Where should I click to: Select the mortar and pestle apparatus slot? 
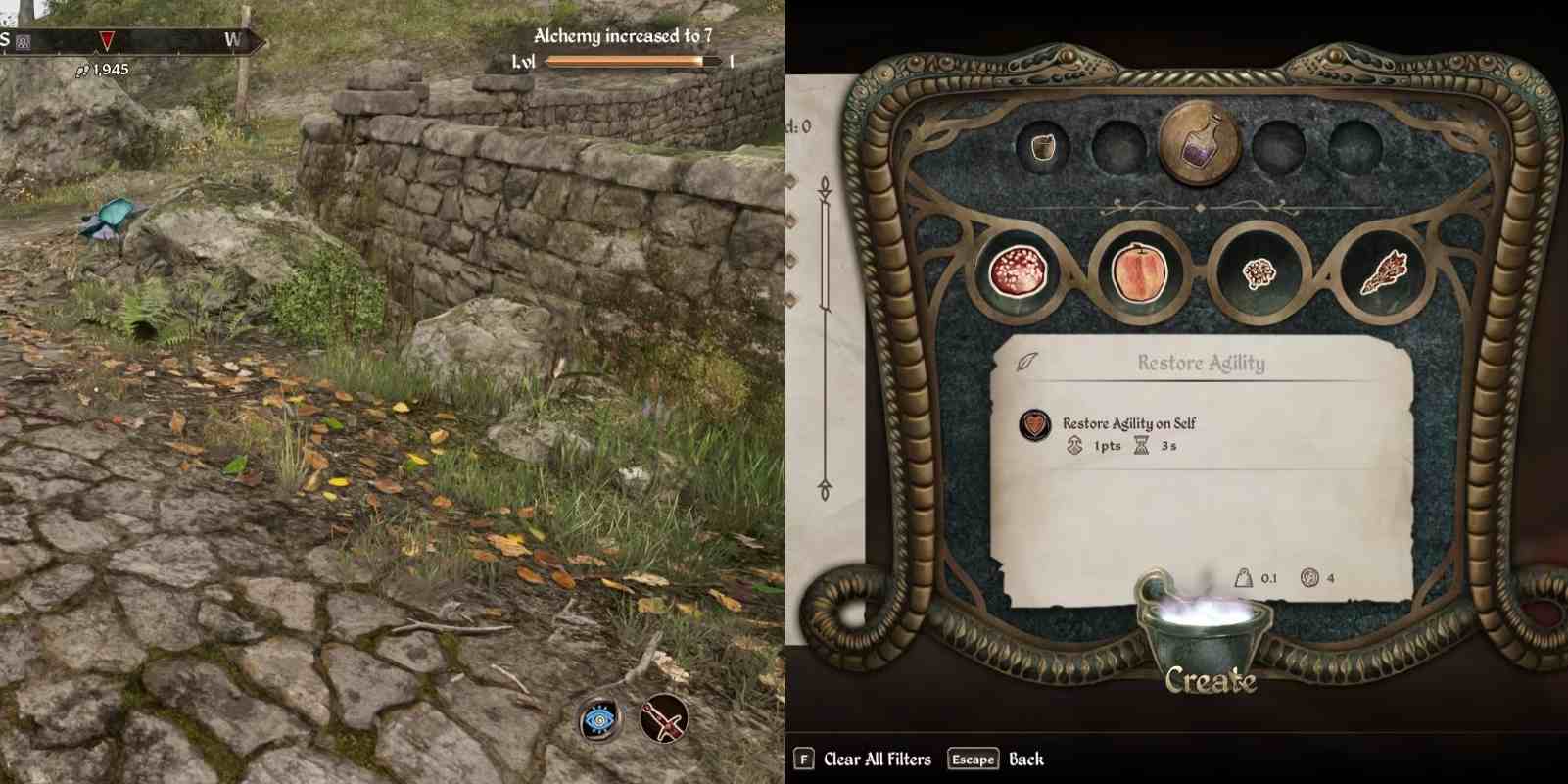click(x=1043, y=147)
